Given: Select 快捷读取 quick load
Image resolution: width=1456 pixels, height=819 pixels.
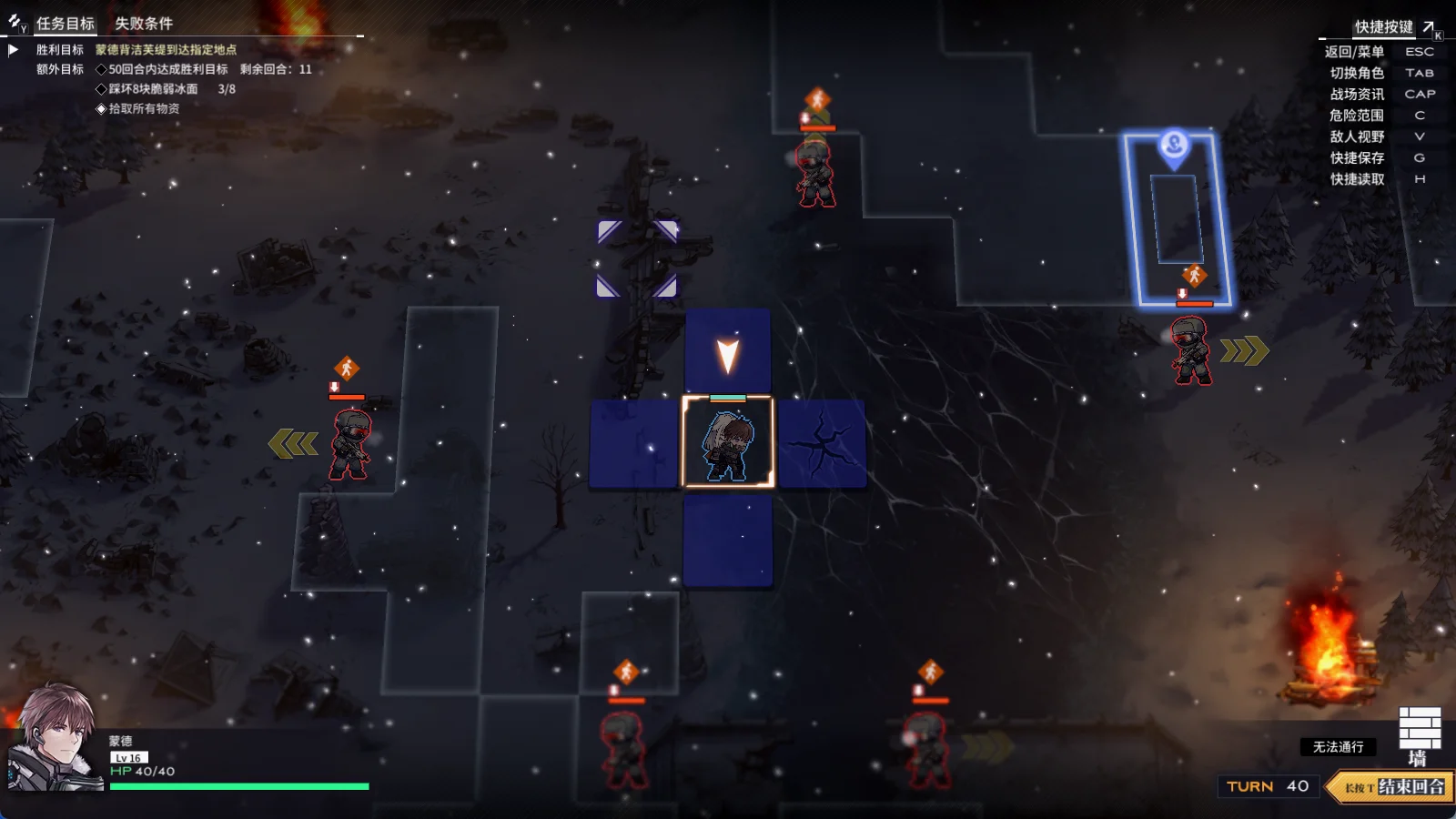Looking at the screenshot, I should (x=1356, y=179).
